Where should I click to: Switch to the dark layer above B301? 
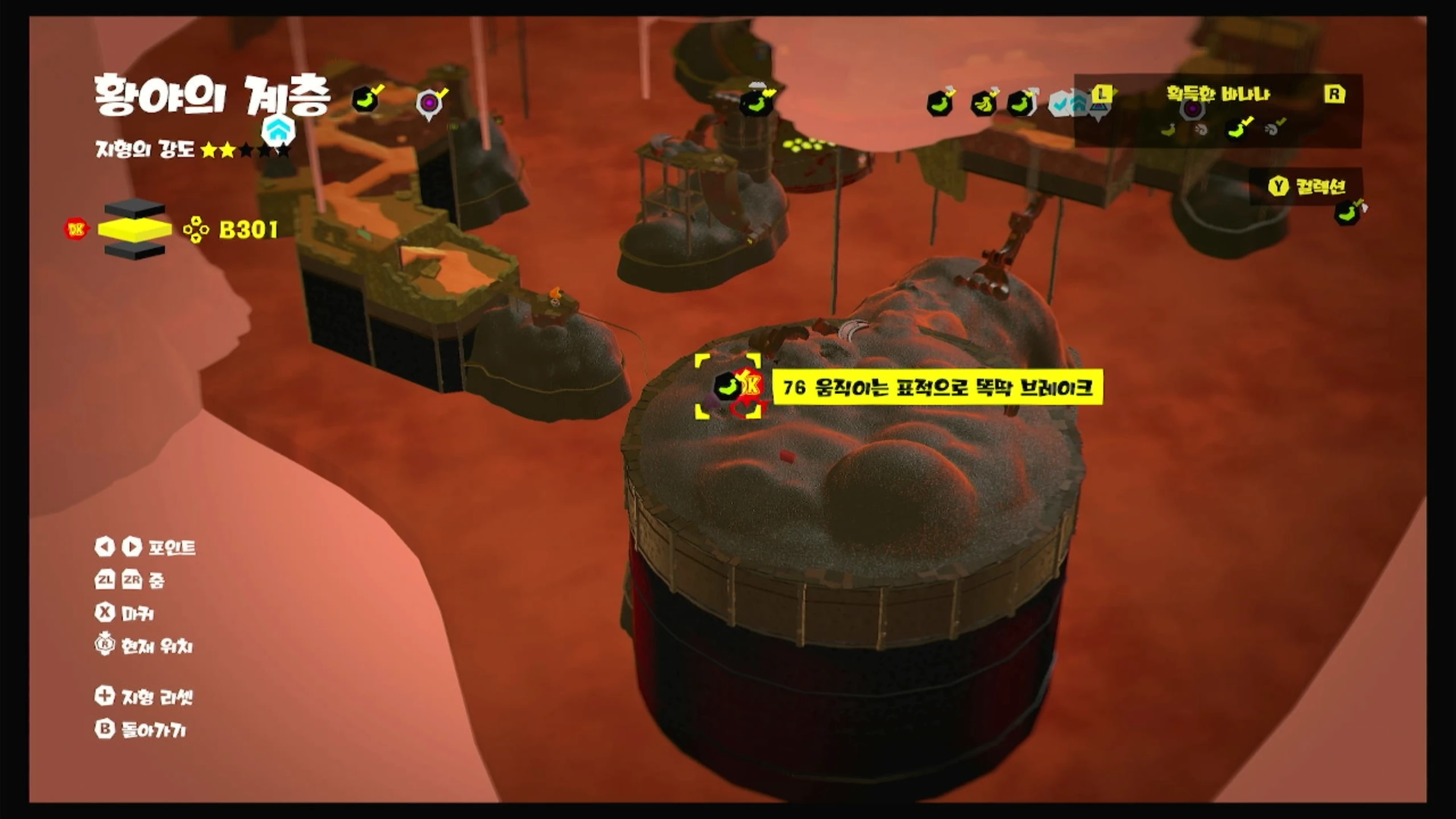135,209
